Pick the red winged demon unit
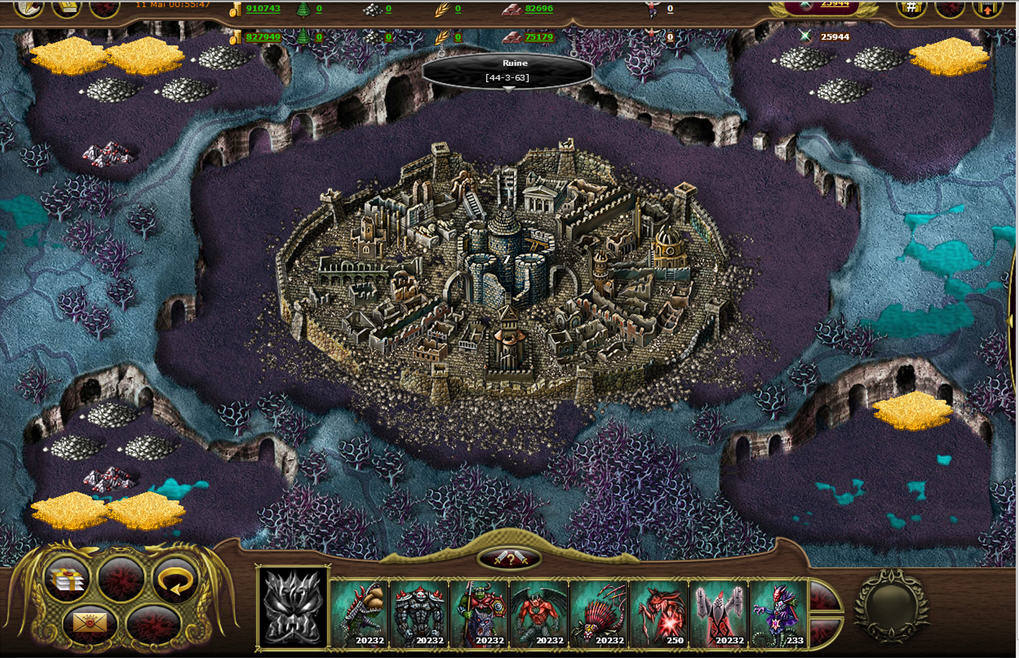Screen dimensions: 1019x658 tap(539, 612)
